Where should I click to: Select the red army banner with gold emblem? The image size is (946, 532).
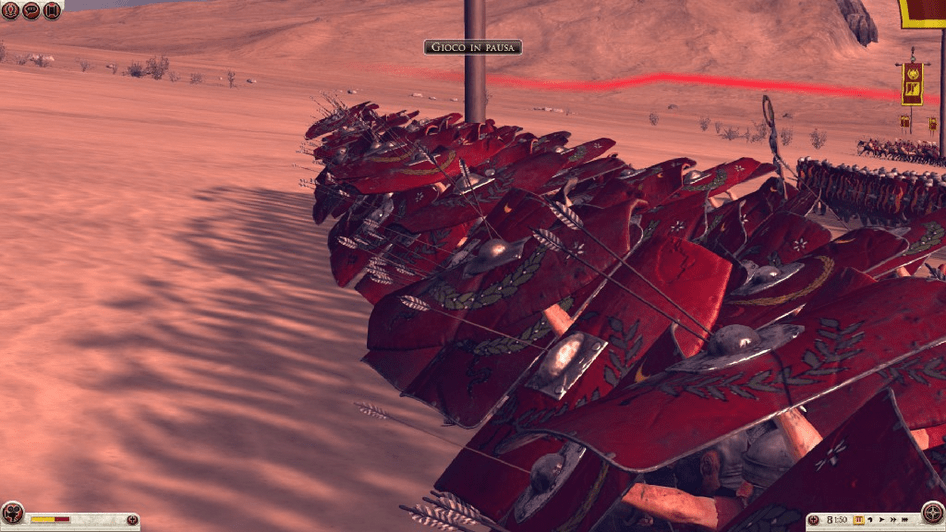pyautogui.click(x=912, y=84)
